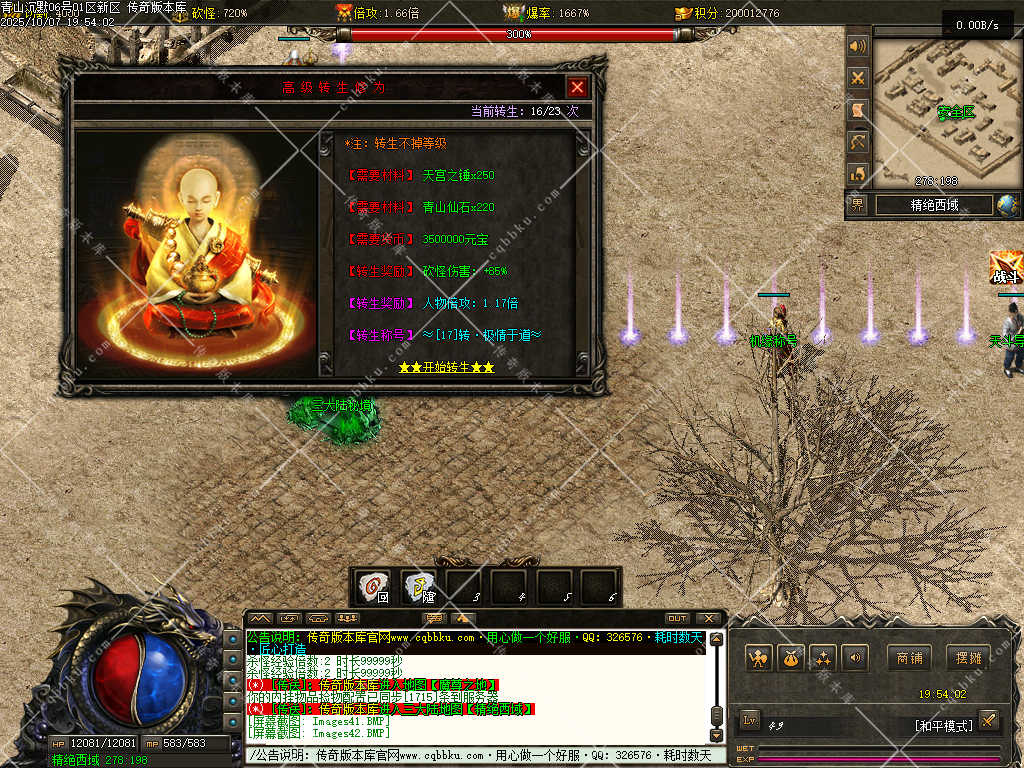The image size is (1024, 768).
Task: Close the rebirth cultivation window
Action: click(x=577, y=87)
